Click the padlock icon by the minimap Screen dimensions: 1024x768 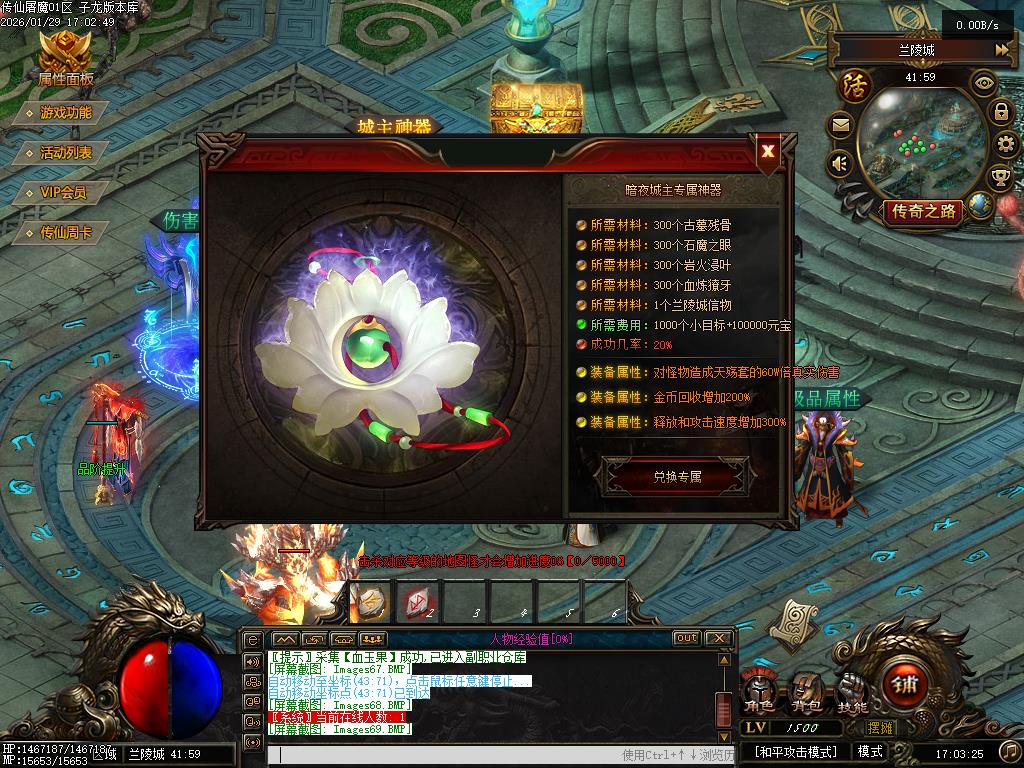pos(1001,111)
